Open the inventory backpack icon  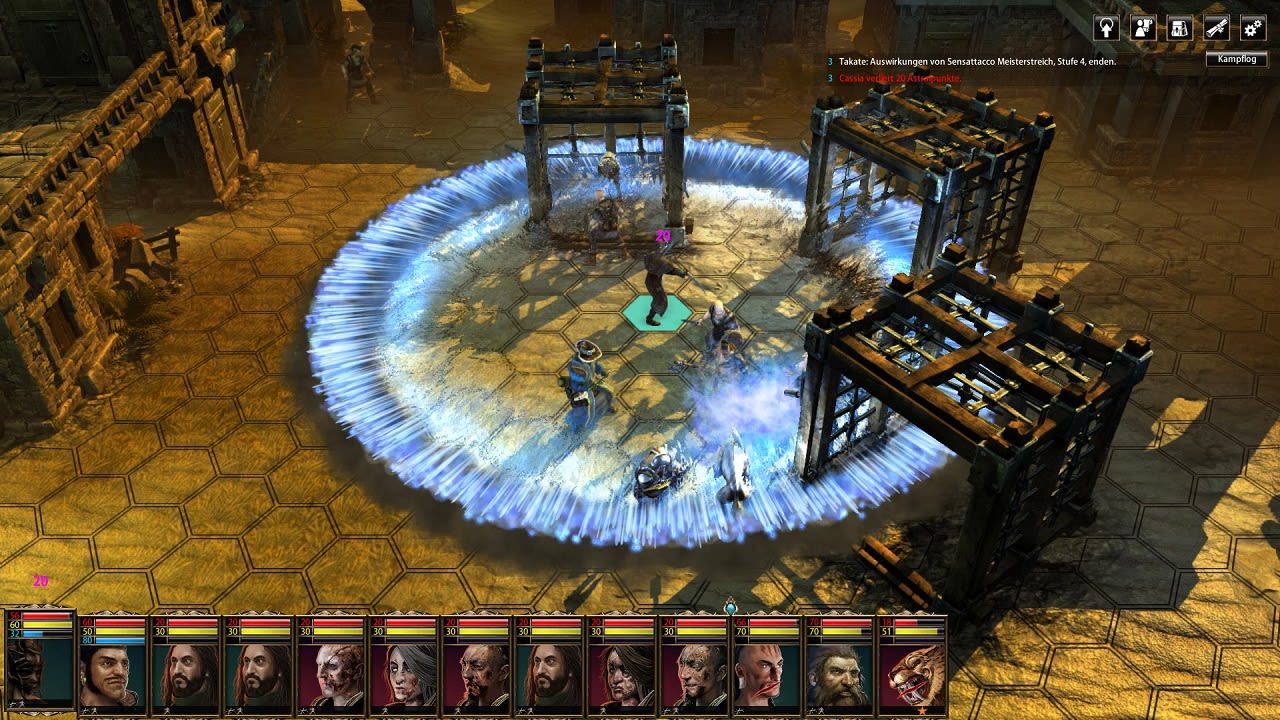[1178, 27]
